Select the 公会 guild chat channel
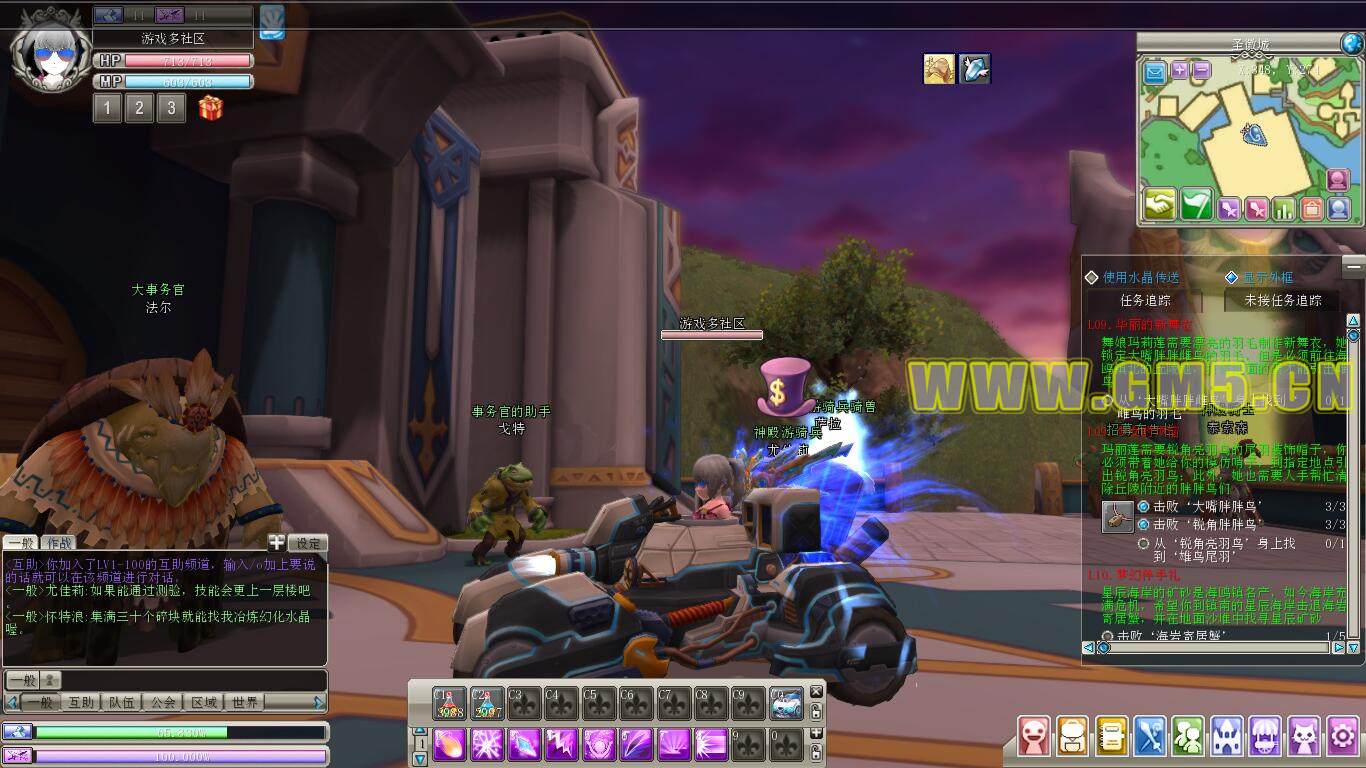Image resolution: width=1366 pixels, height=768 pixels. [x=163, y=703]
